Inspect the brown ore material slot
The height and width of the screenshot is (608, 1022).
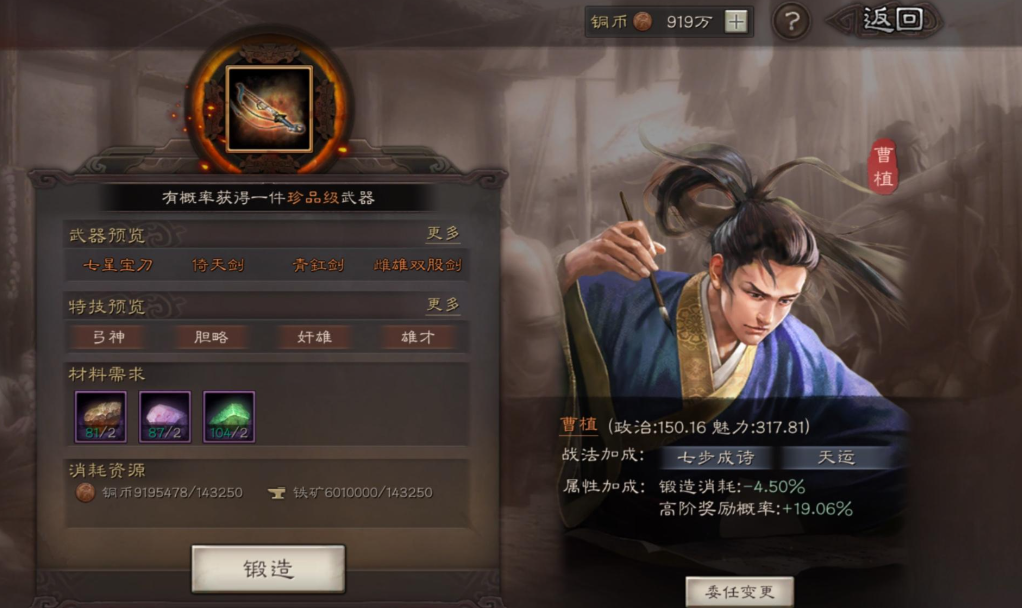(x=101, y=416)
